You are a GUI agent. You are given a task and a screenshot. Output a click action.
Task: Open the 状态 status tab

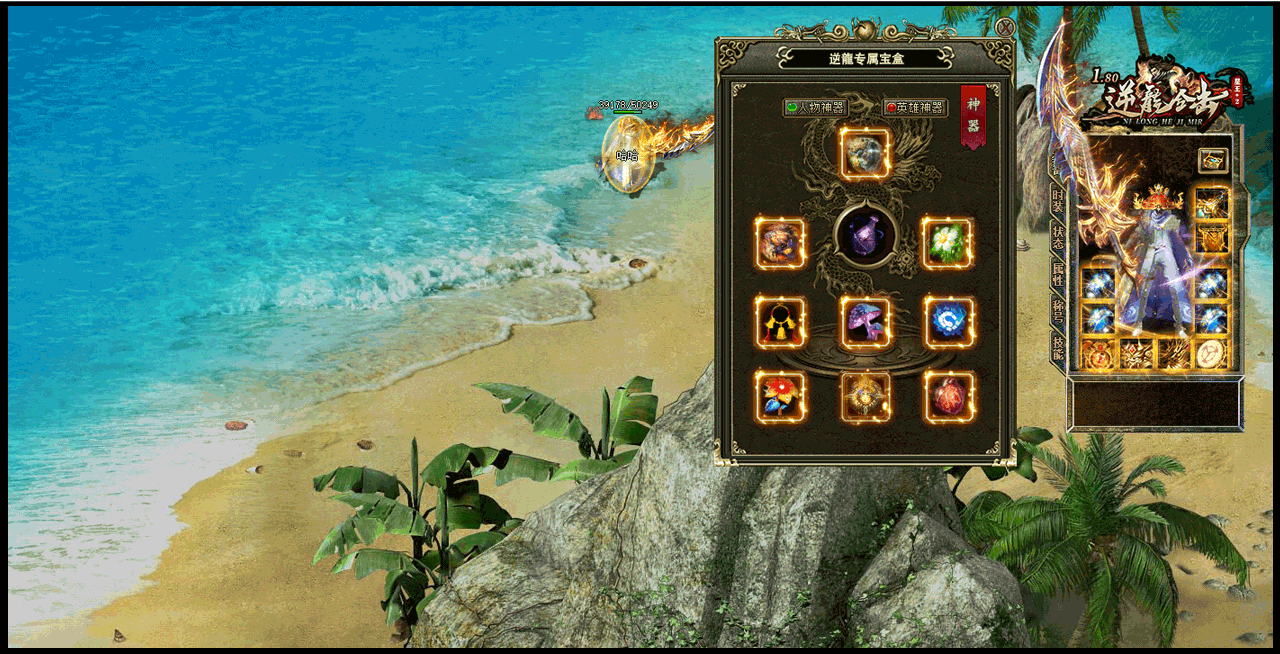point(1058,236)
